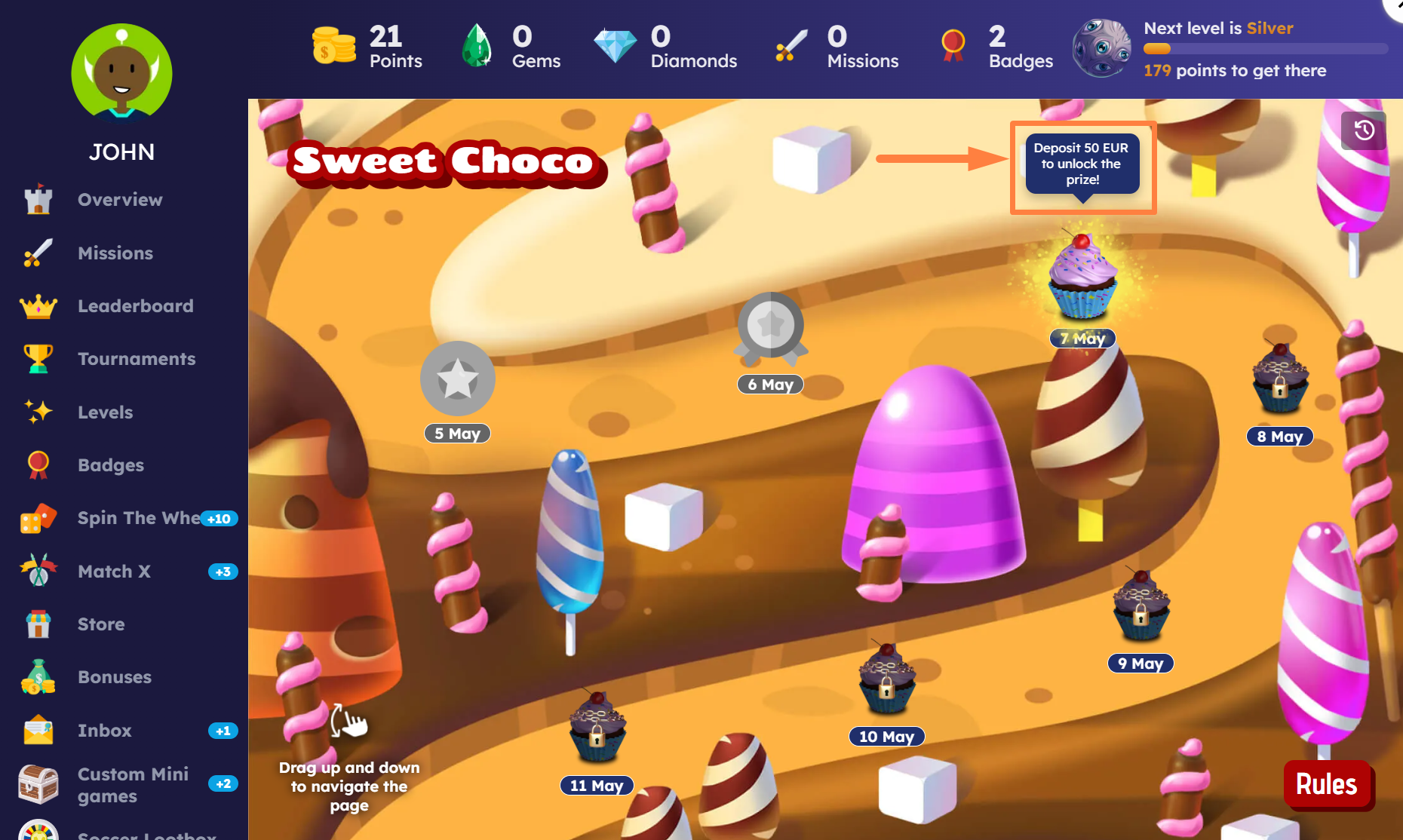Image resolution: width=1403 pixels, height=840 pixels.
Task: Check the Inbox messages
Action: 104,731
